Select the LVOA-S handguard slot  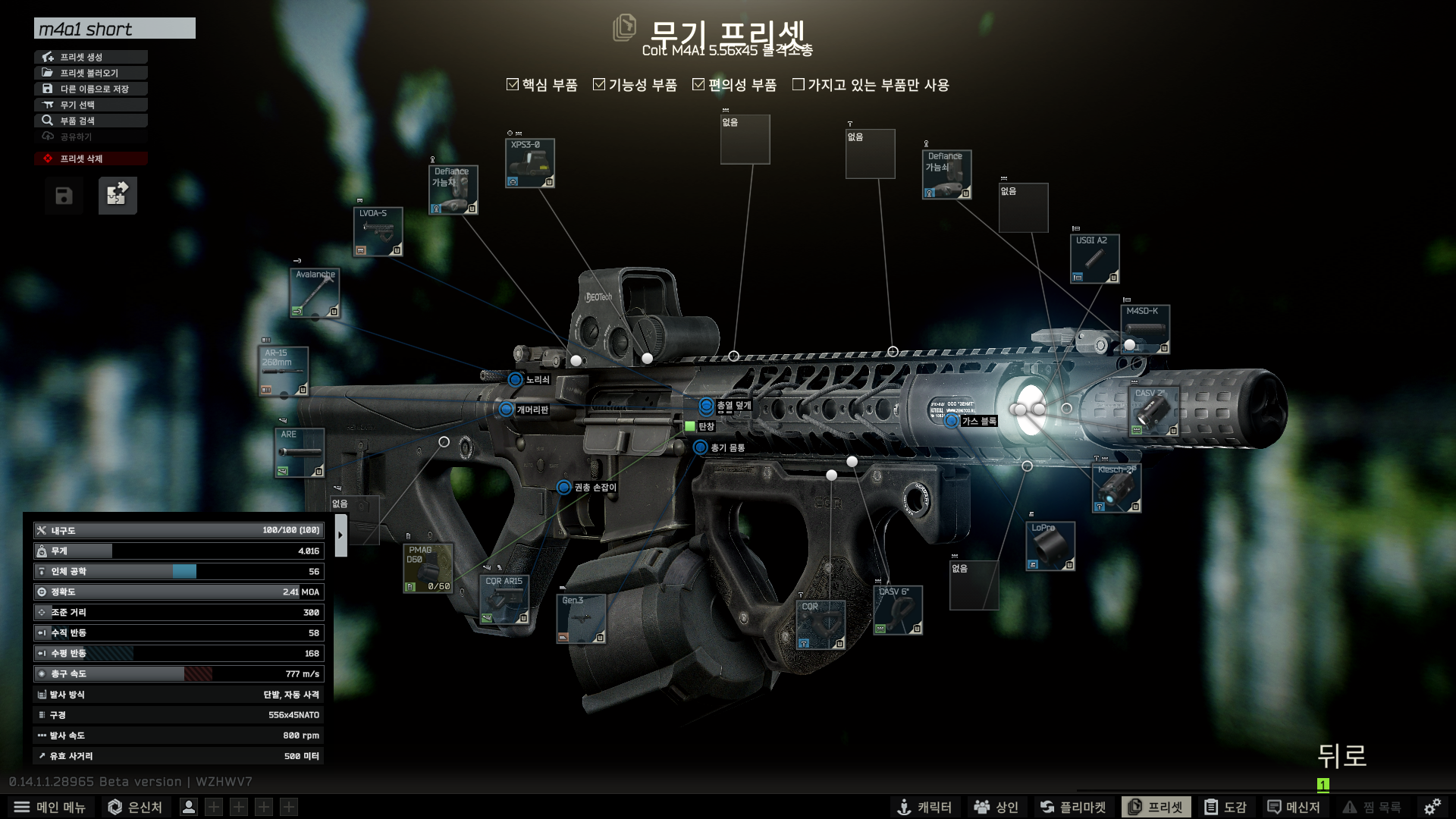[x=378, y=231]
